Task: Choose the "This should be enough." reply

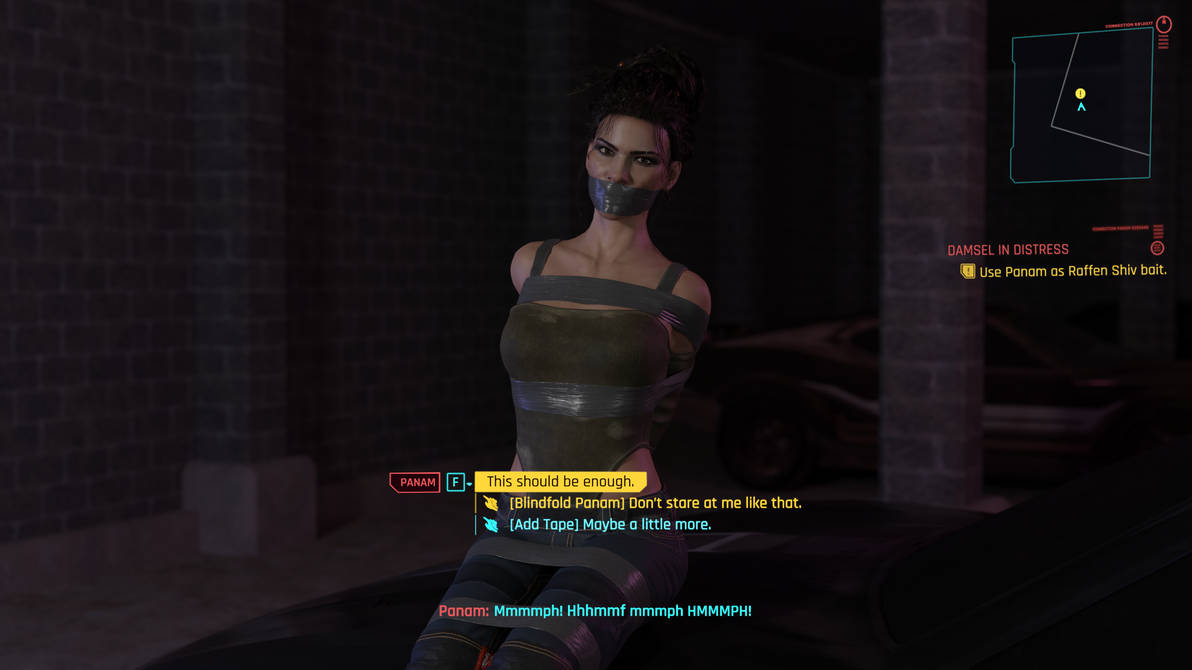Action: 560,482
